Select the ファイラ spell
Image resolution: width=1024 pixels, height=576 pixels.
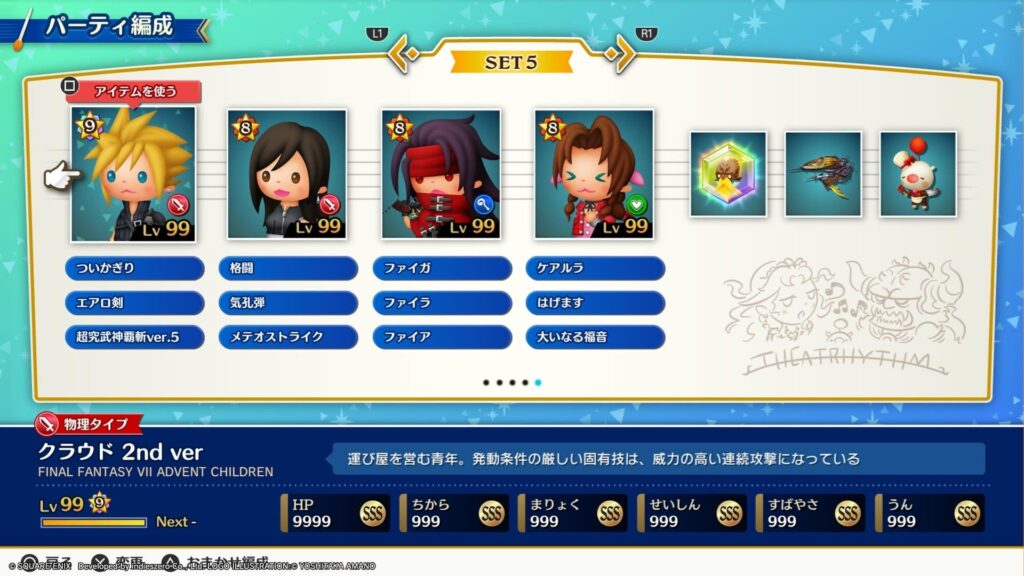coord(441,302)
